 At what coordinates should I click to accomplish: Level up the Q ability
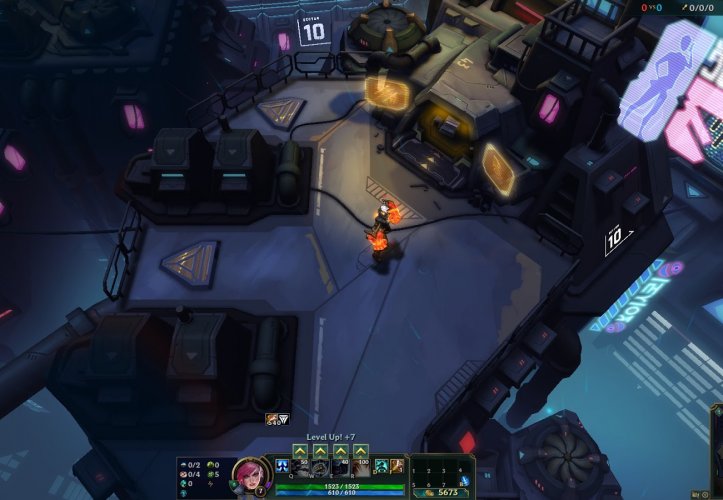coord(301,451)
